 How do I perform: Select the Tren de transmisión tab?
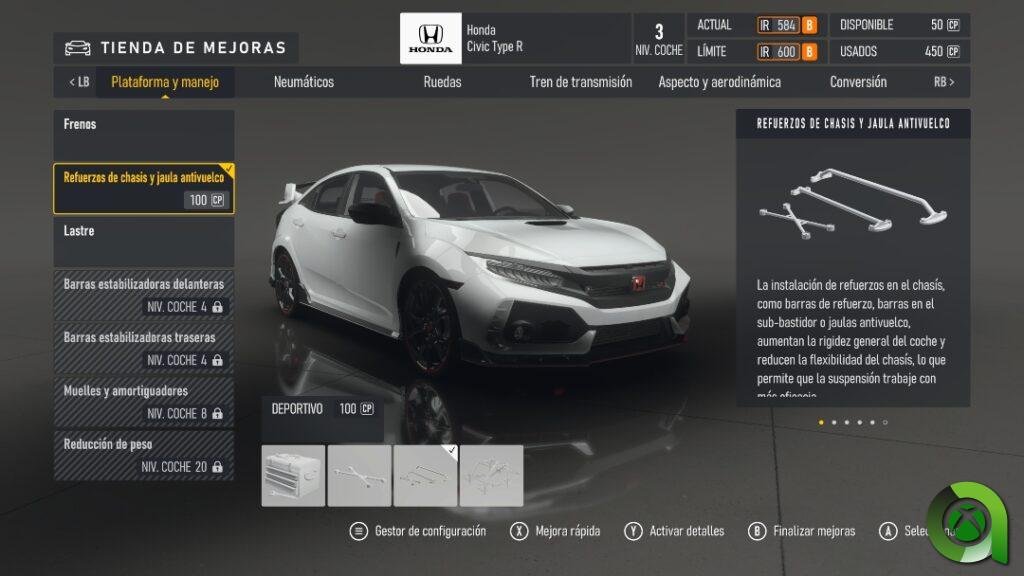tap(581, 82)
